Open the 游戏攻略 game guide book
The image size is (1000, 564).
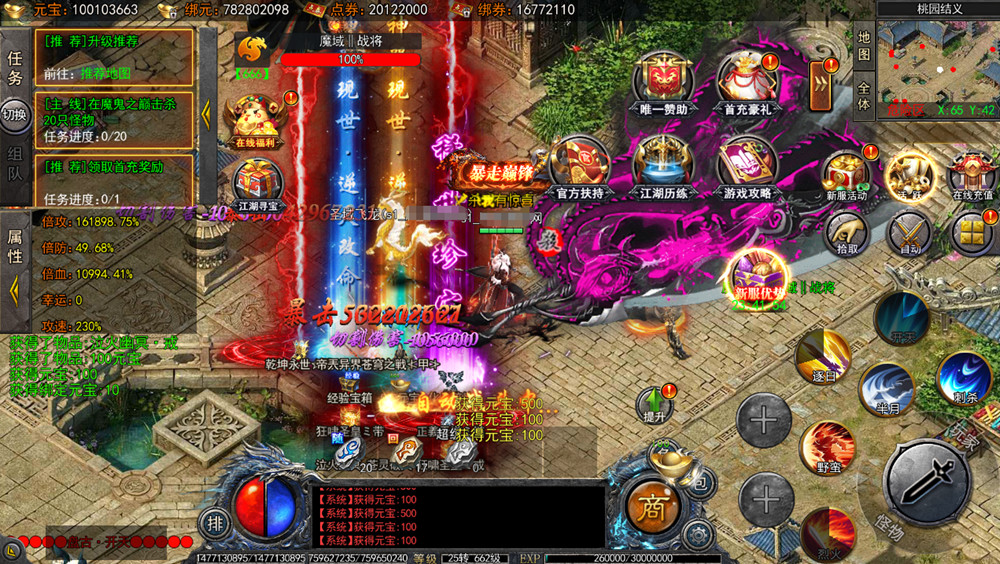coord(747,164)
